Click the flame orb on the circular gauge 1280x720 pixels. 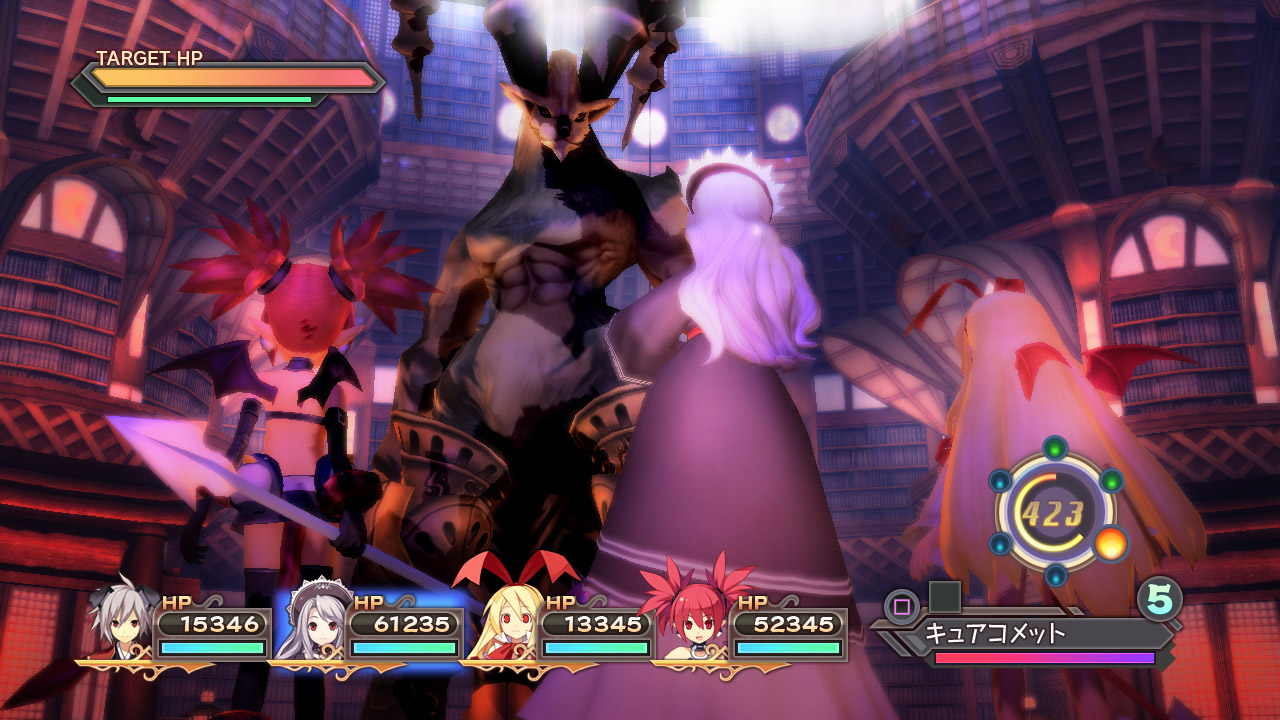tap(1110, 544)
